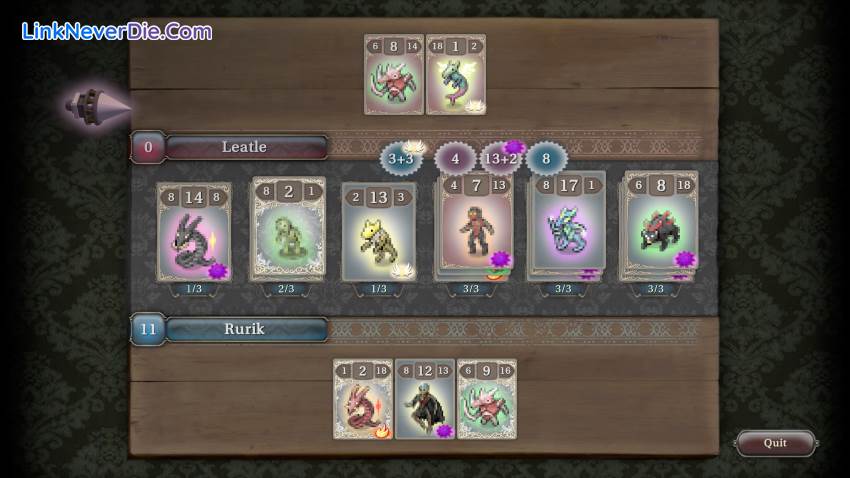Choose the green goblin card numbered 2
The height and width of the screenshot is (478, 850).
288,229
